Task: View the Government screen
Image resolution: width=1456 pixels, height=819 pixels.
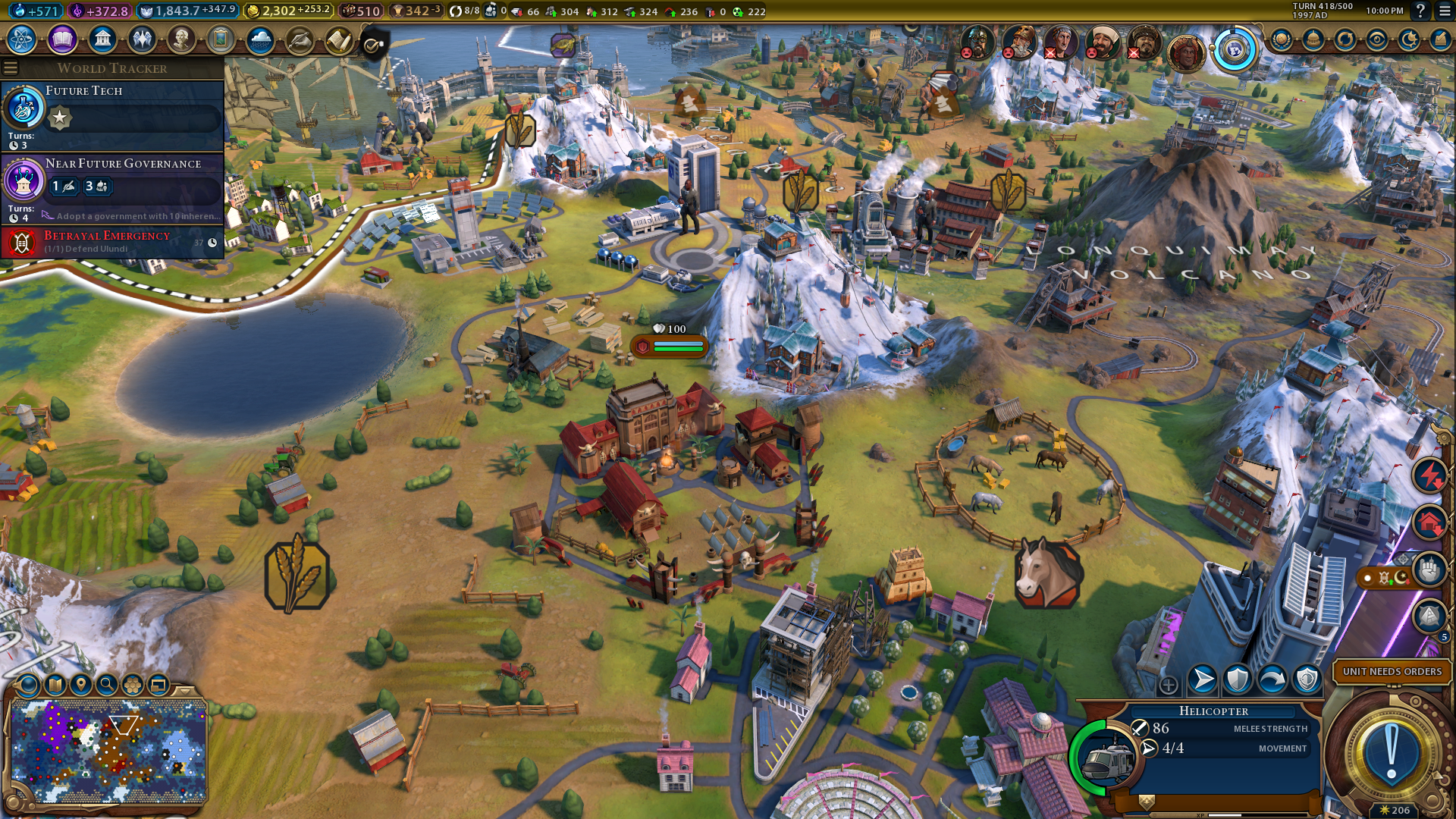Action: coord(102,39)
